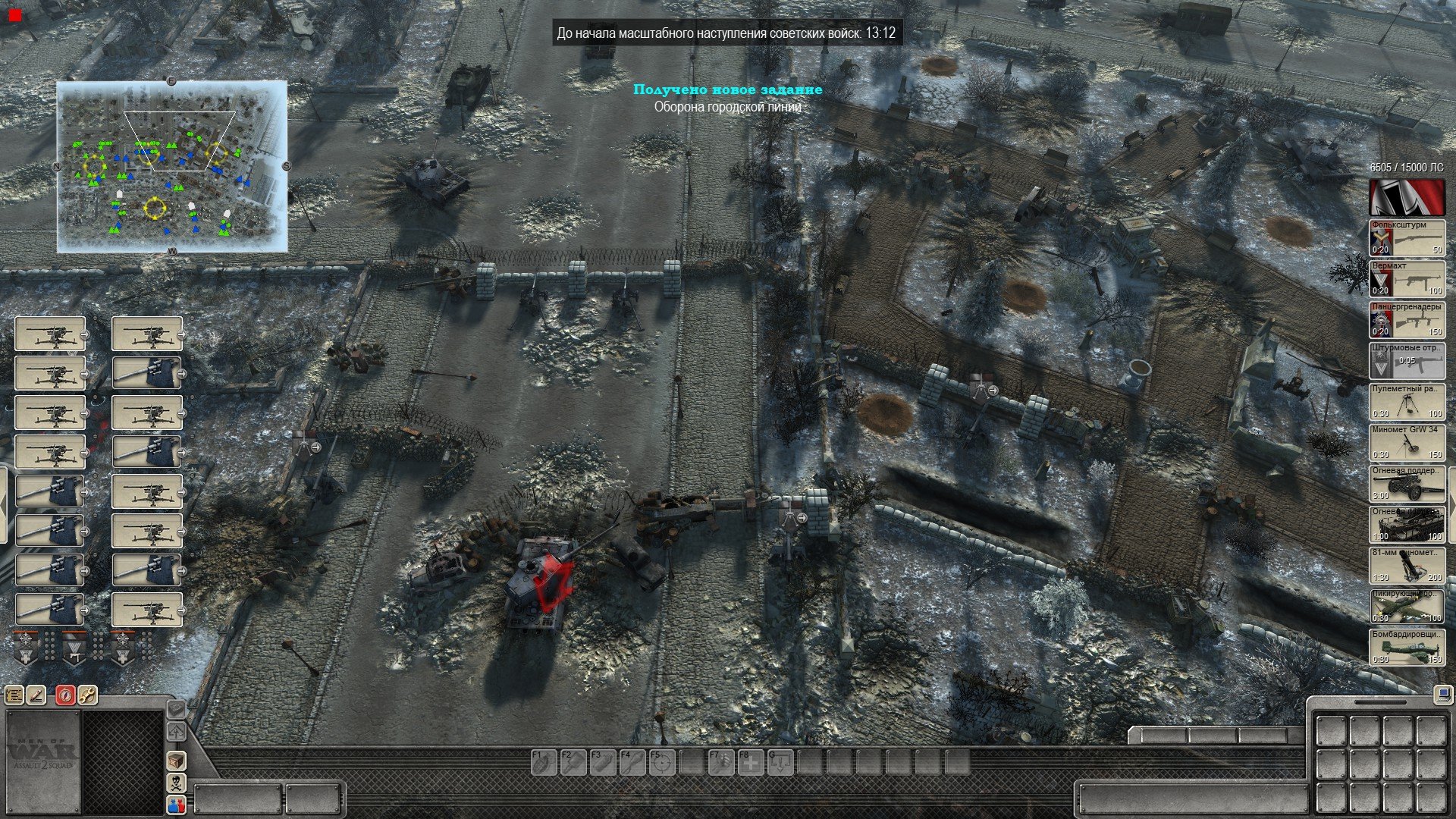Open the wrench and spanner settings icon

click(x=87, y=695)
